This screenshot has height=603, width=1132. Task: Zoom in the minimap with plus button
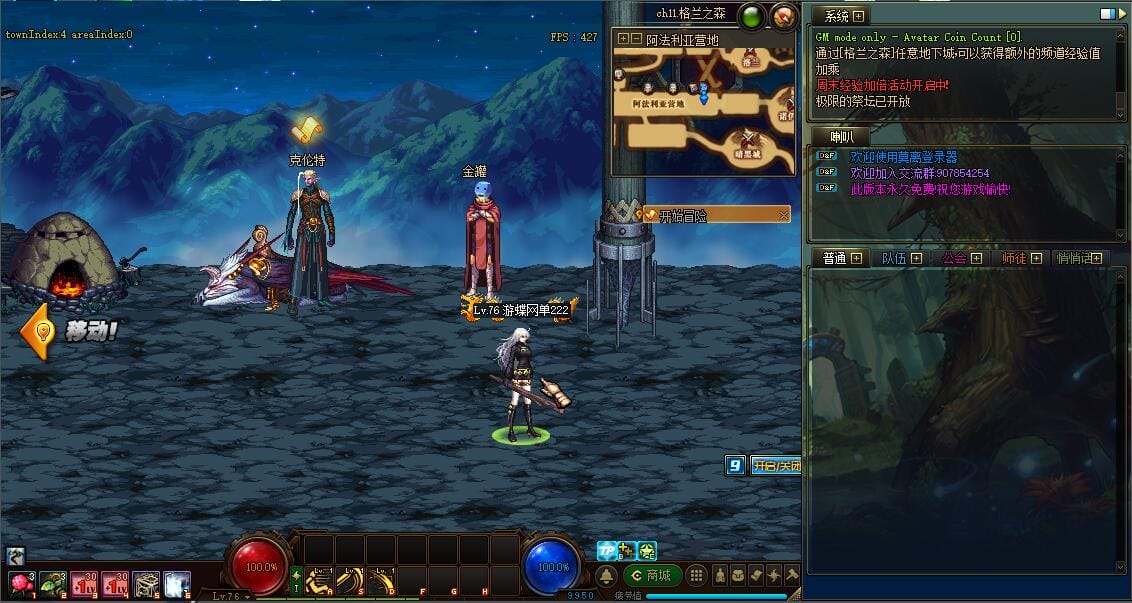pyautogui.click(x=623, y=39)
